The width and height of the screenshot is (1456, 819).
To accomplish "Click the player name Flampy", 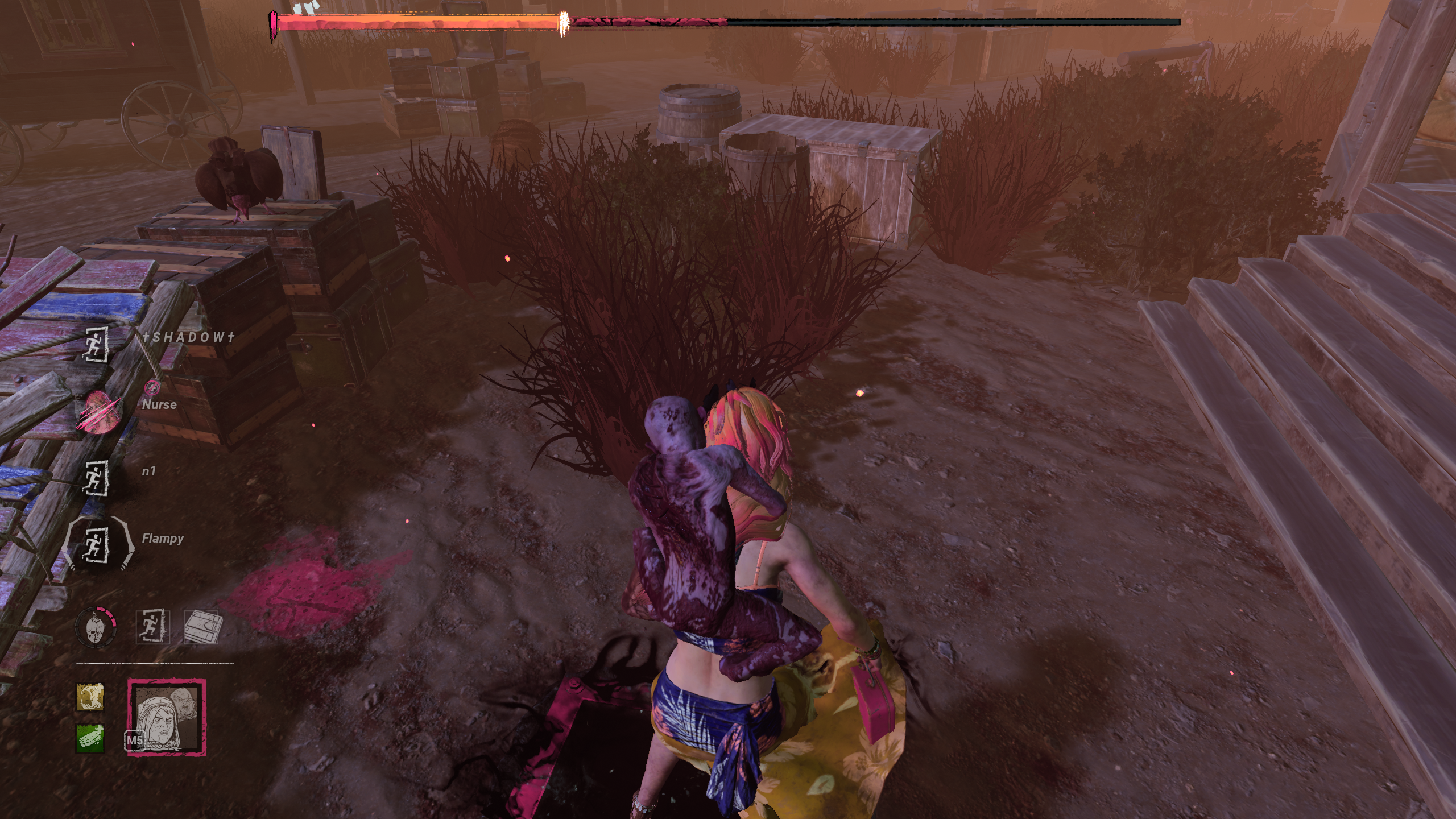I will pos(164,537).
